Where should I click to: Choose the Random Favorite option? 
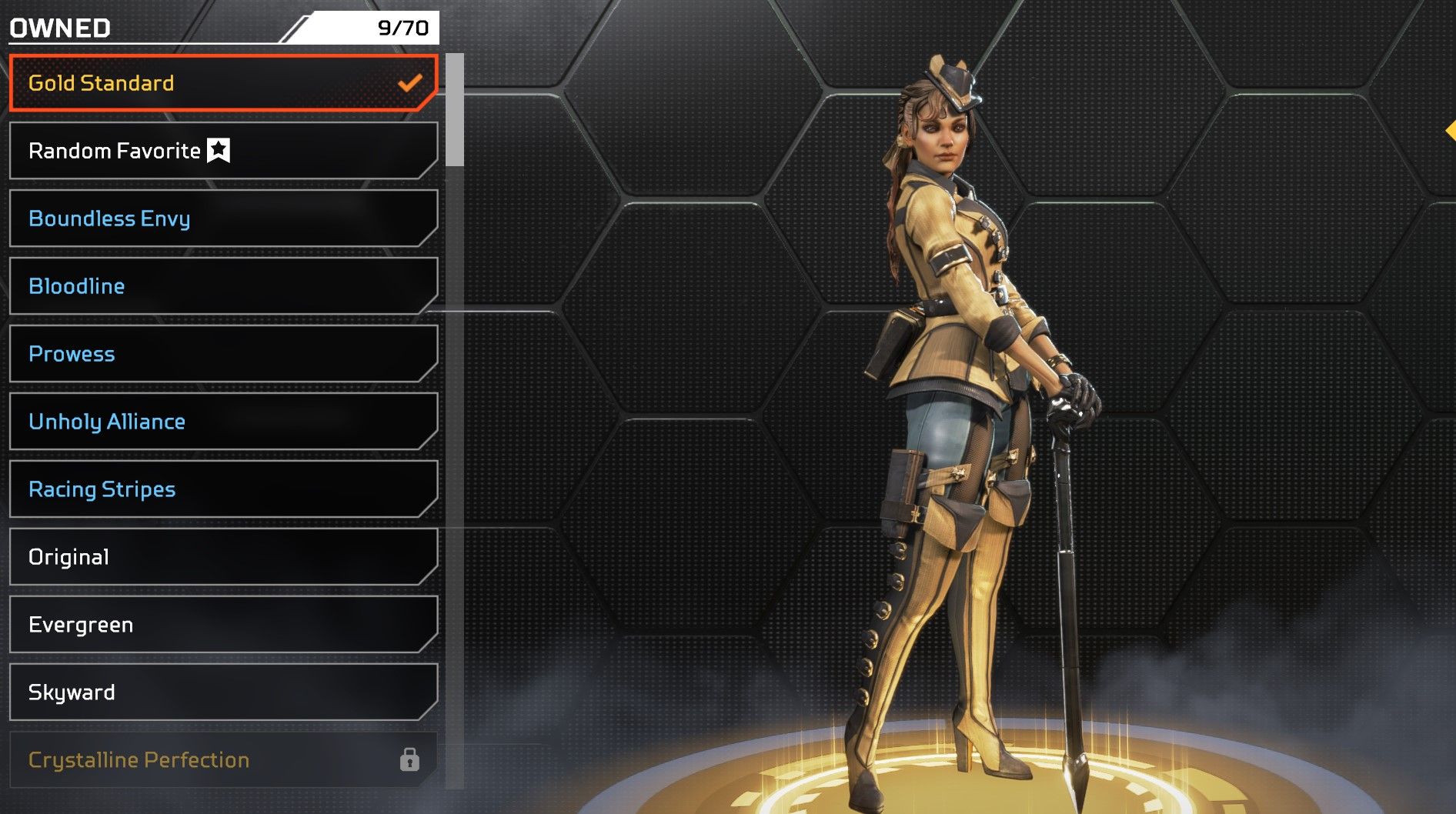(223, 151)
